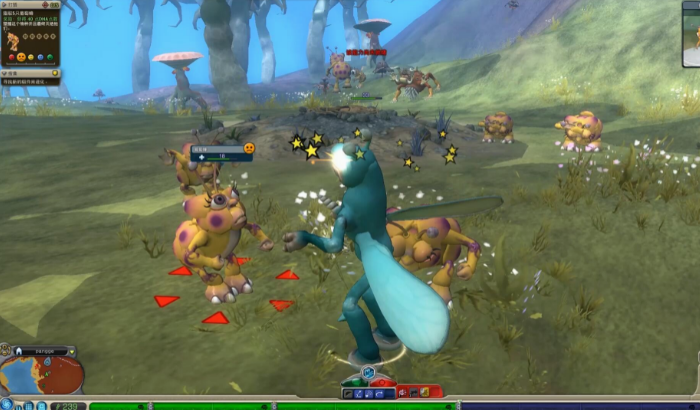Open the hunt mission panel header

click(x=30, y=5)
